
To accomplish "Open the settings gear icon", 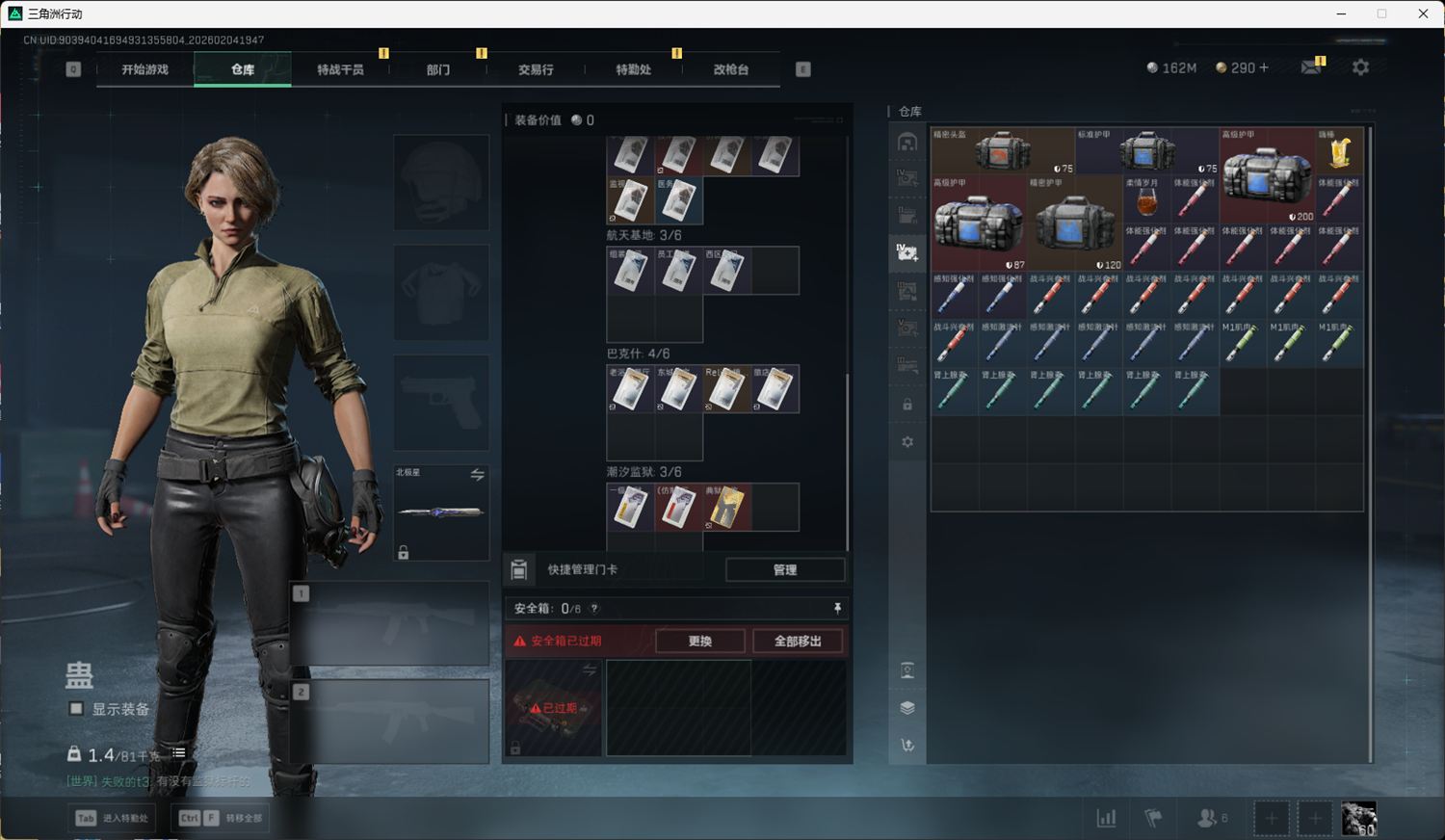I will [x=1360, y=67].
